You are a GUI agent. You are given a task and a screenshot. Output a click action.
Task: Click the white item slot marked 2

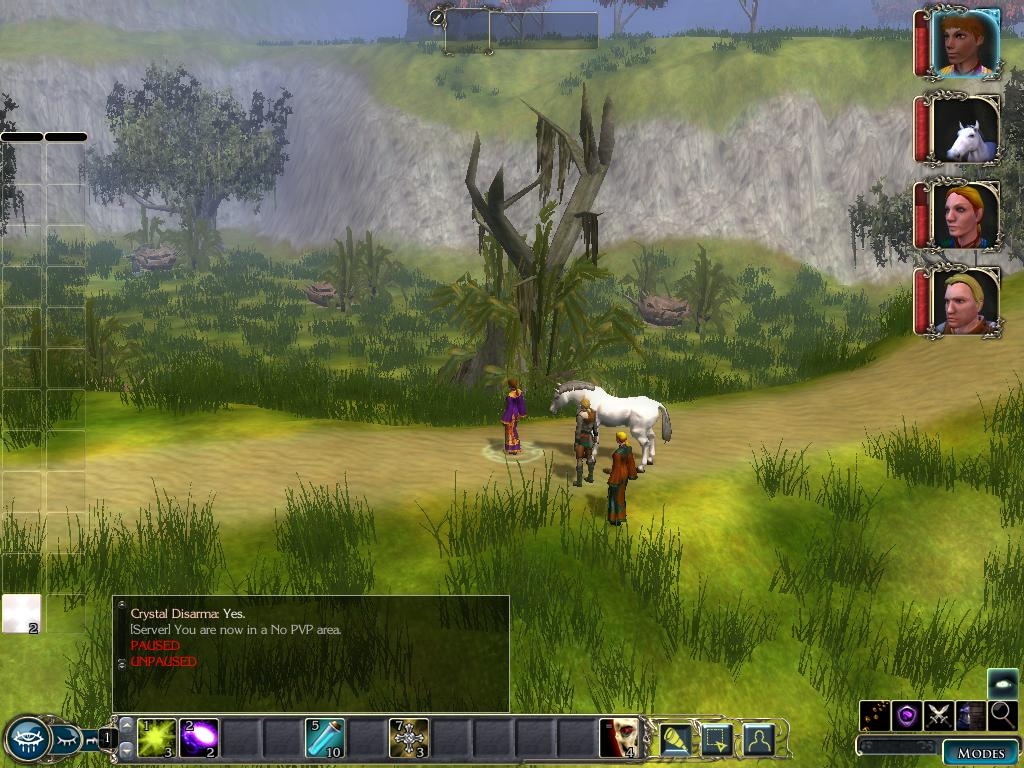click(x=21, y=613)
